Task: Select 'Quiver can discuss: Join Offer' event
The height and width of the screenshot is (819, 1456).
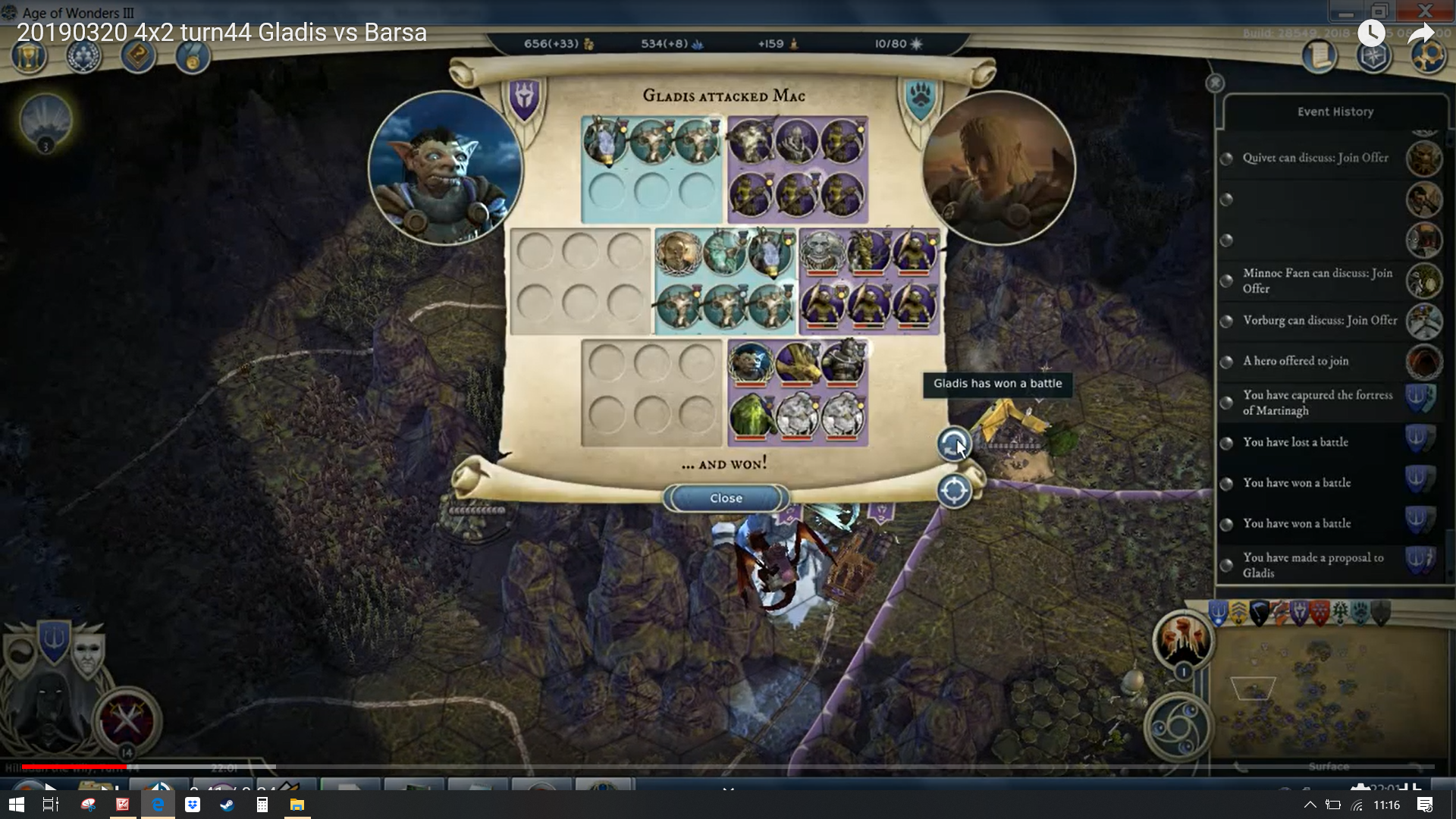Action: click(x=1315, y=158)
